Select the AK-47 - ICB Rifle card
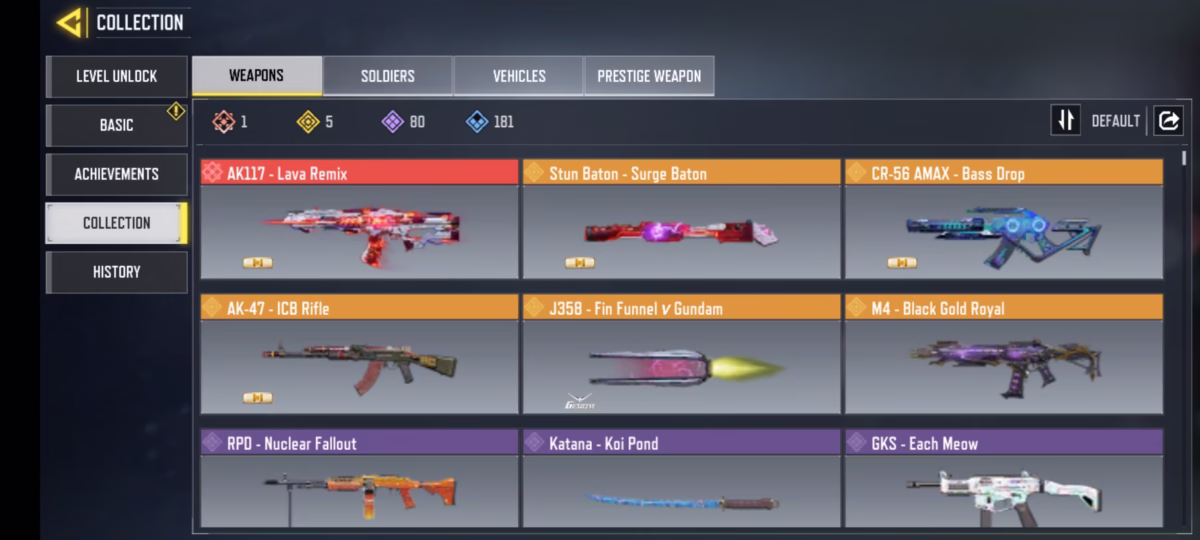1200x540 pixels. [359, 354]
